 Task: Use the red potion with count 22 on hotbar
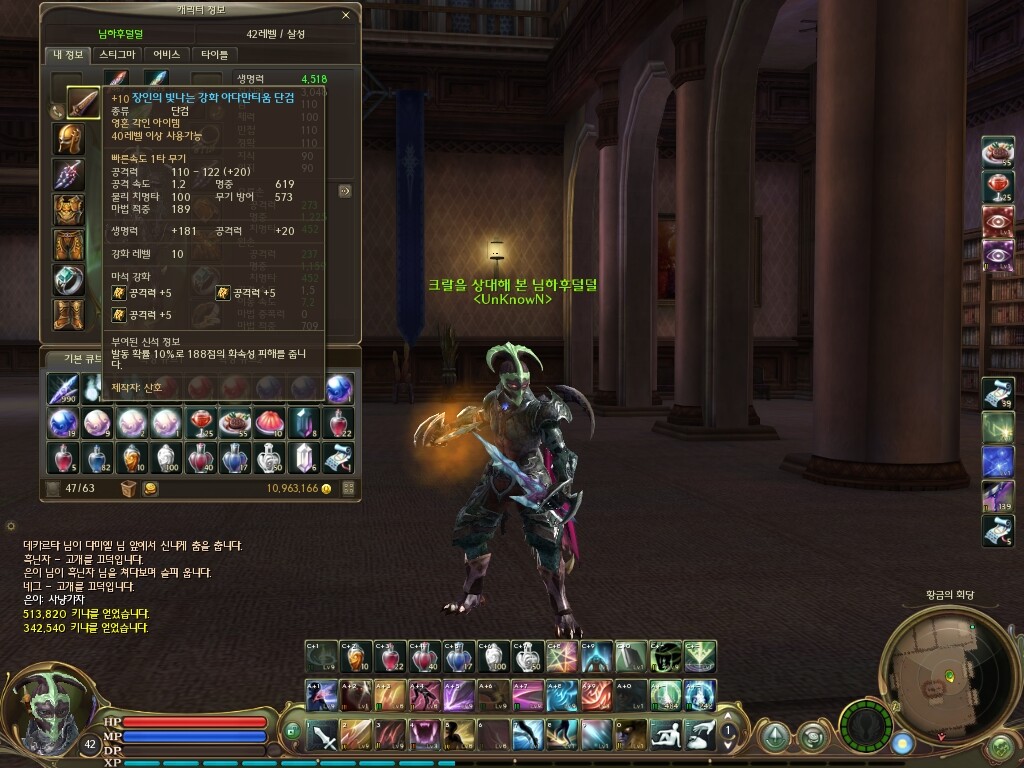(390, 657)
